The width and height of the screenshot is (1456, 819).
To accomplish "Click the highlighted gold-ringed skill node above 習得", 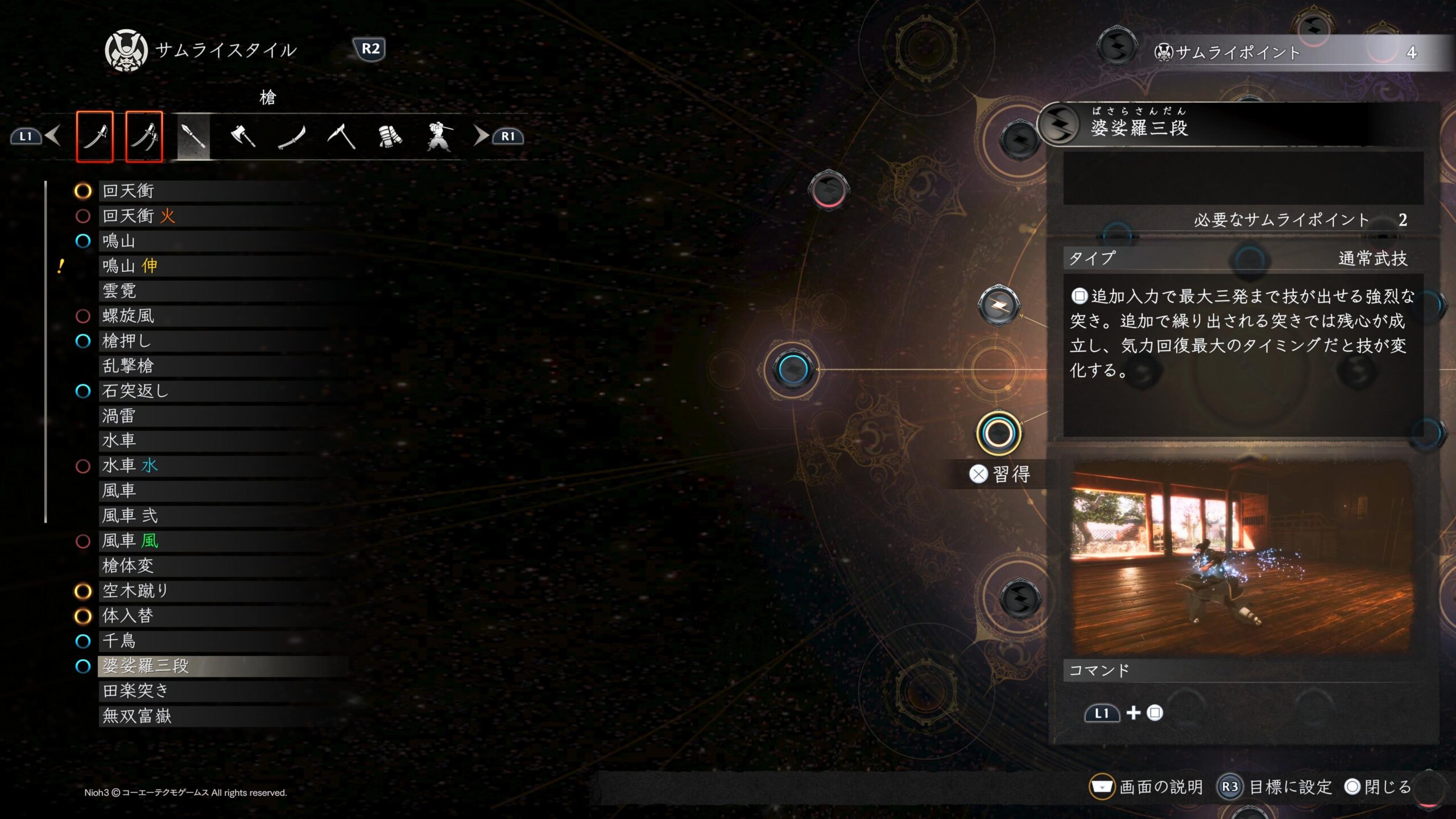I will pyautogui.click(x=999, y=434).
